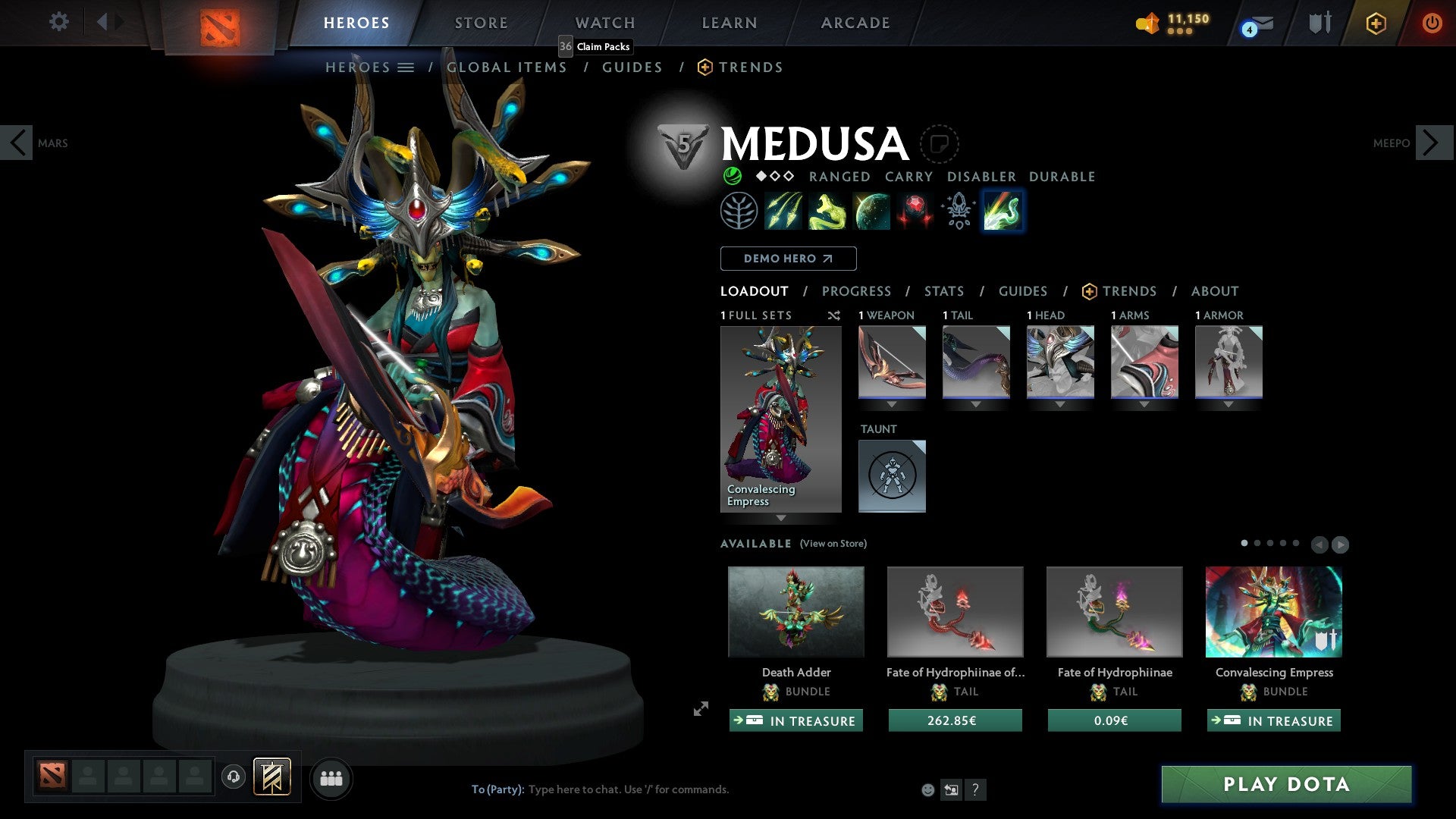Expand the Tail slot dropdown arrow
Image resolution: width=1456 pixels, height=819 pixels.
tap(976, 404)
